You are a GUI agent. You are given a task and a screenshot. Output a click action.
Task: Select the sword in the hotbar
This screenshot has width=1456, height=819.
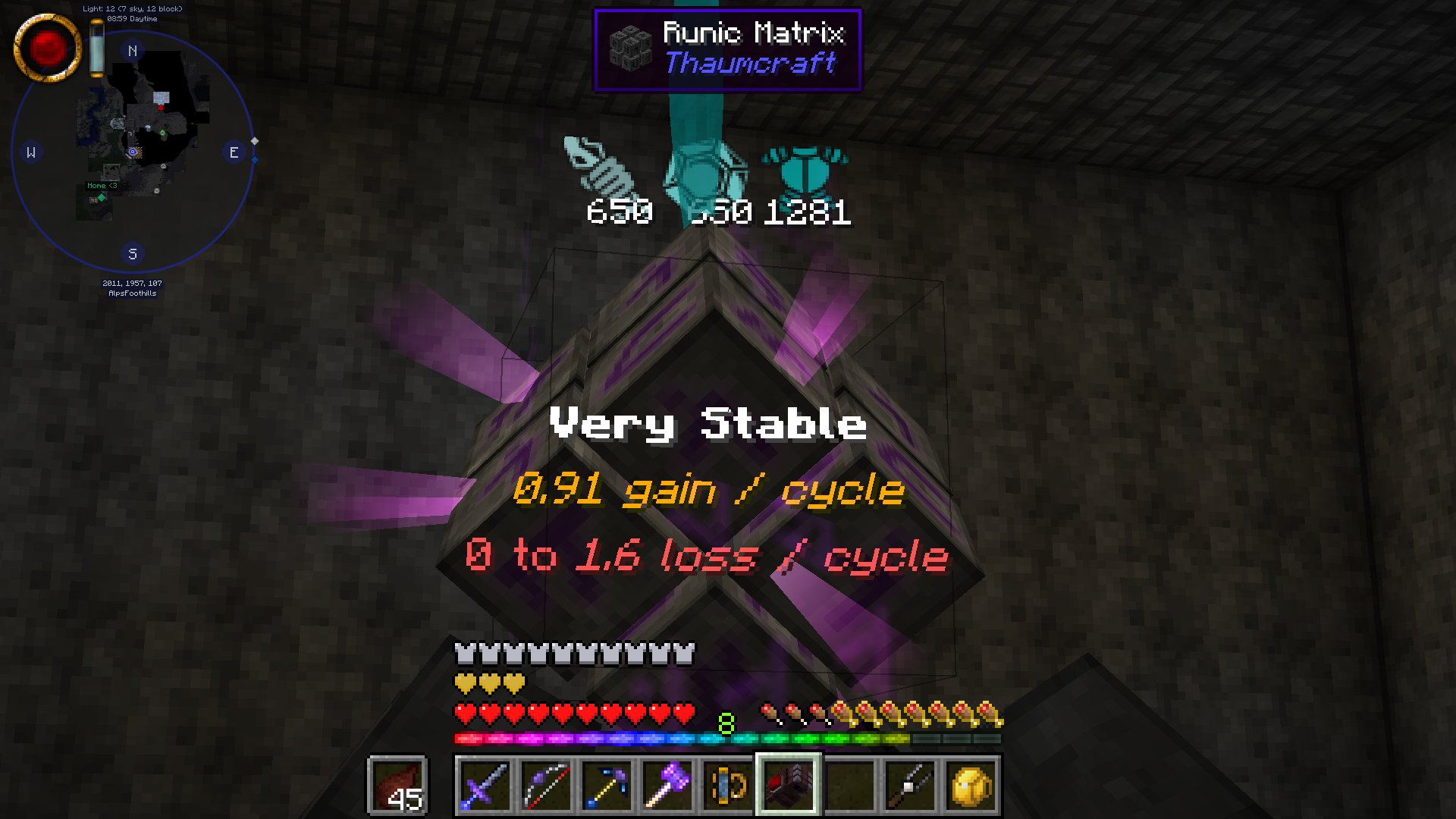484,785
